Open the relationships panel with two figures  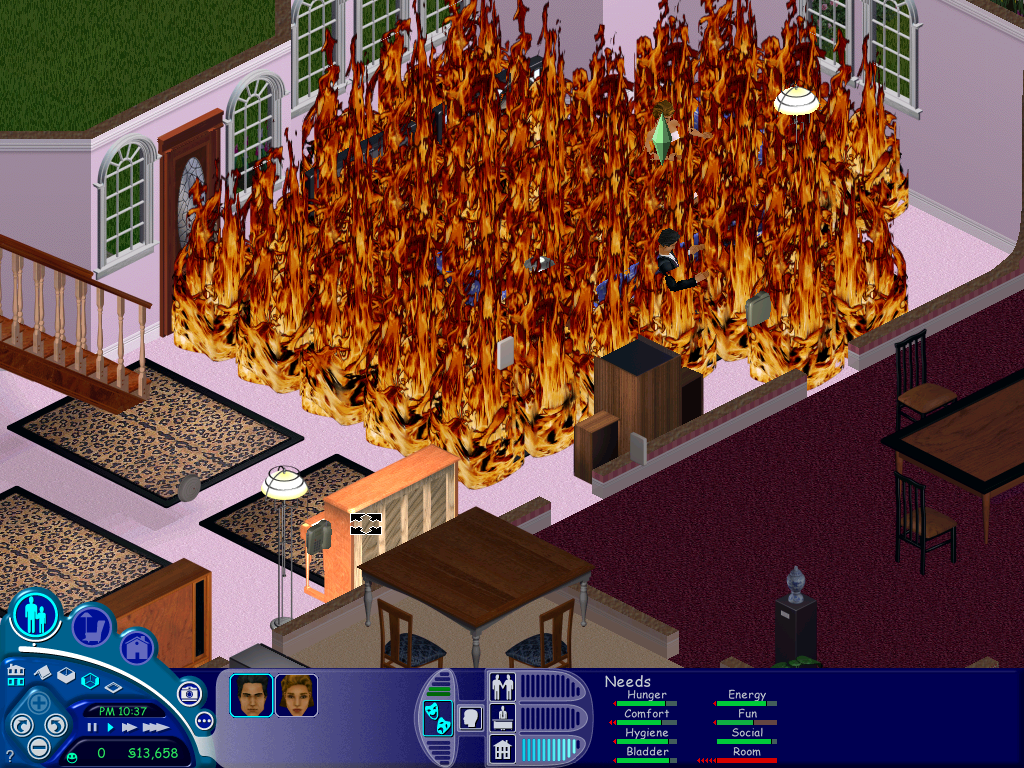coord(502,686)
